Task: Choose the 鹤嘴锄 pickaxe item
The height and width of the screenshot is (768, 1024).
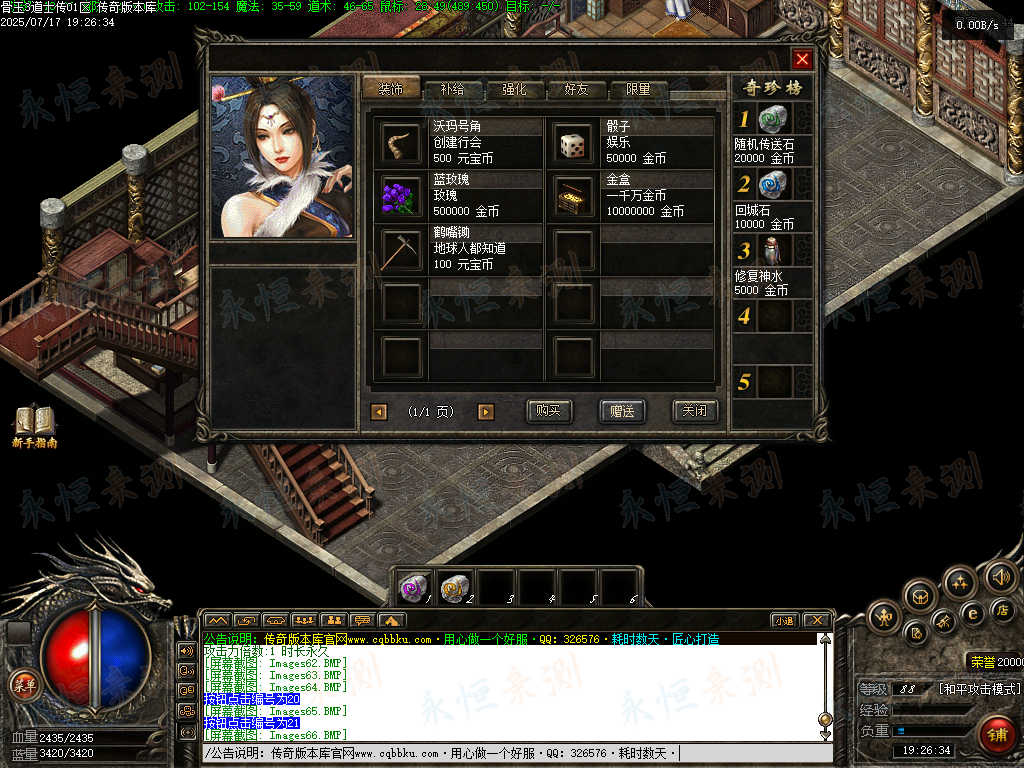Action: (x=402, y=249)
